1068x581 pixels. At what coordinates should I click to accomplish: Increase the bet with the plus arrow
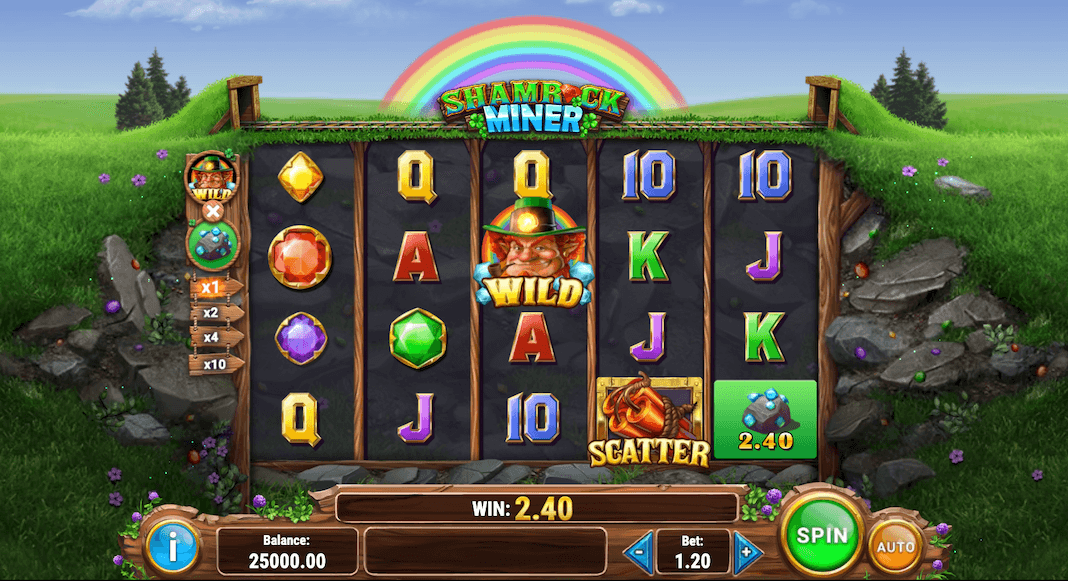(x=746, y=552)
